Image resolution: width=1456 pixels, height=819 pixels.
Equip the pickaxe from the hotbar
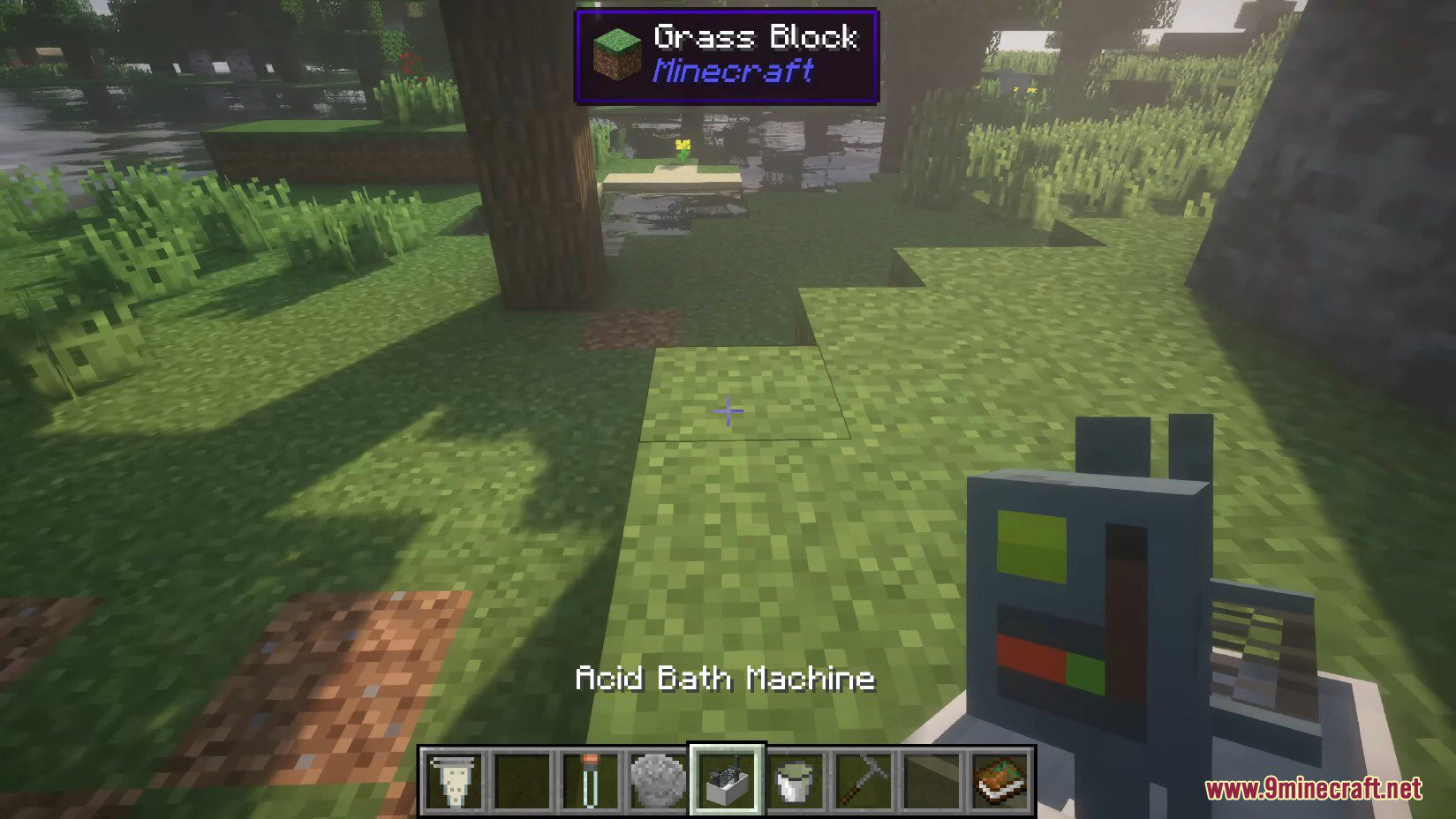[x=863, y=780]
